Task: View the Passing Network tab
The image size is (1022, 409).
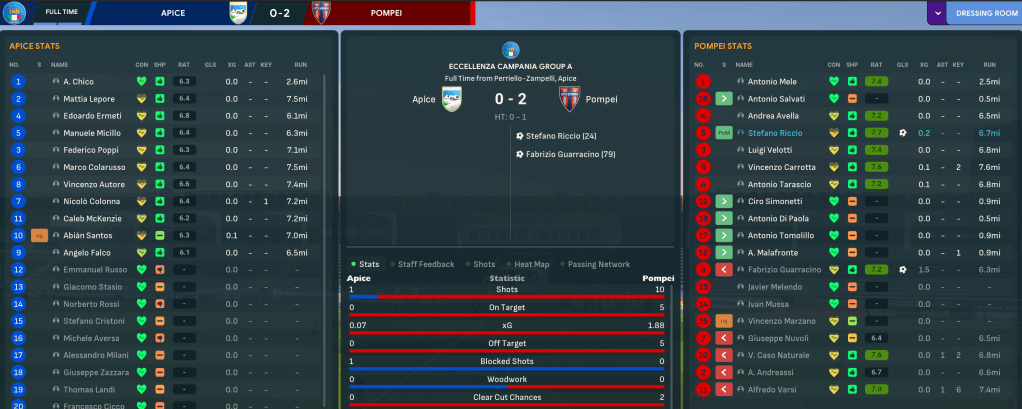Action: click(x=600, y=264)
